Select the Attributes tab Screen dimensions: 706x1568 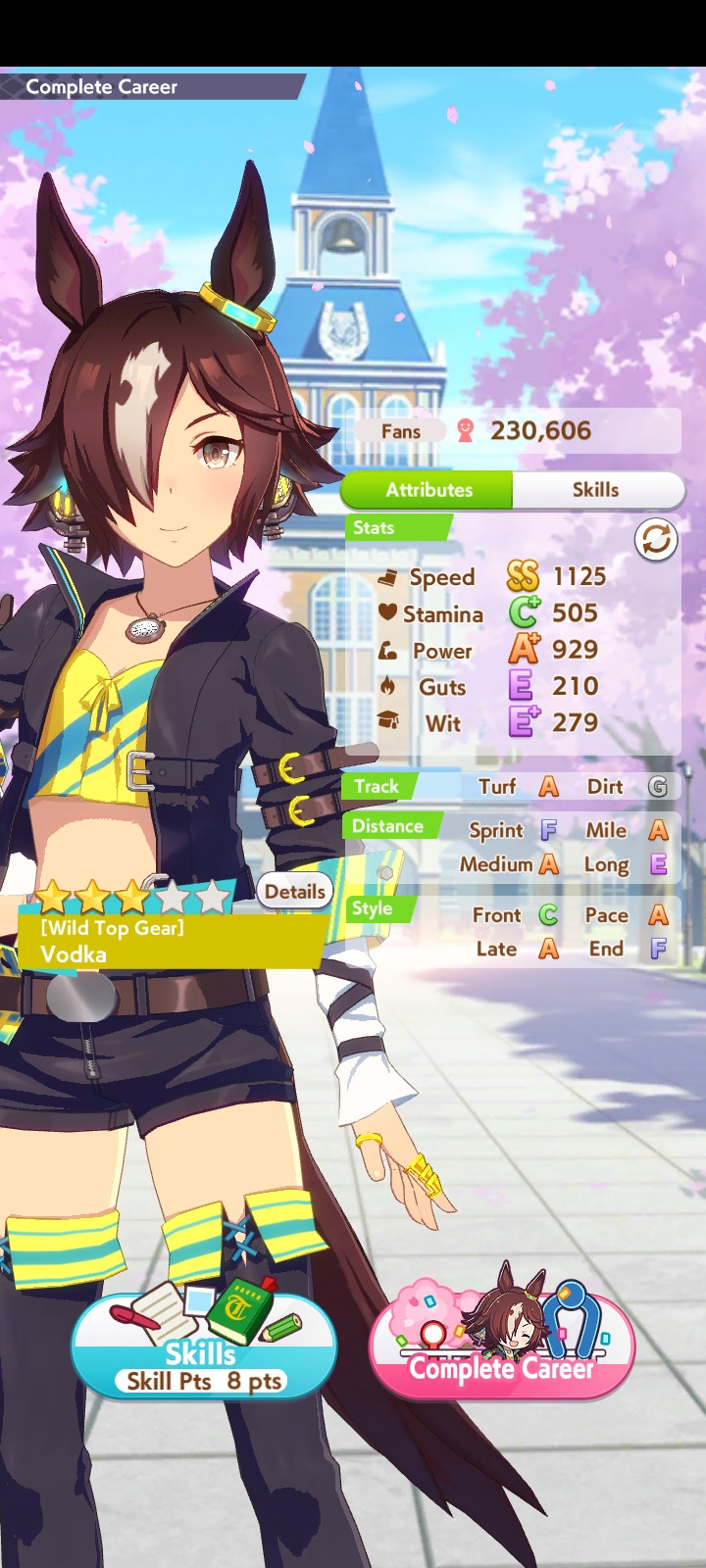(429, 490)
